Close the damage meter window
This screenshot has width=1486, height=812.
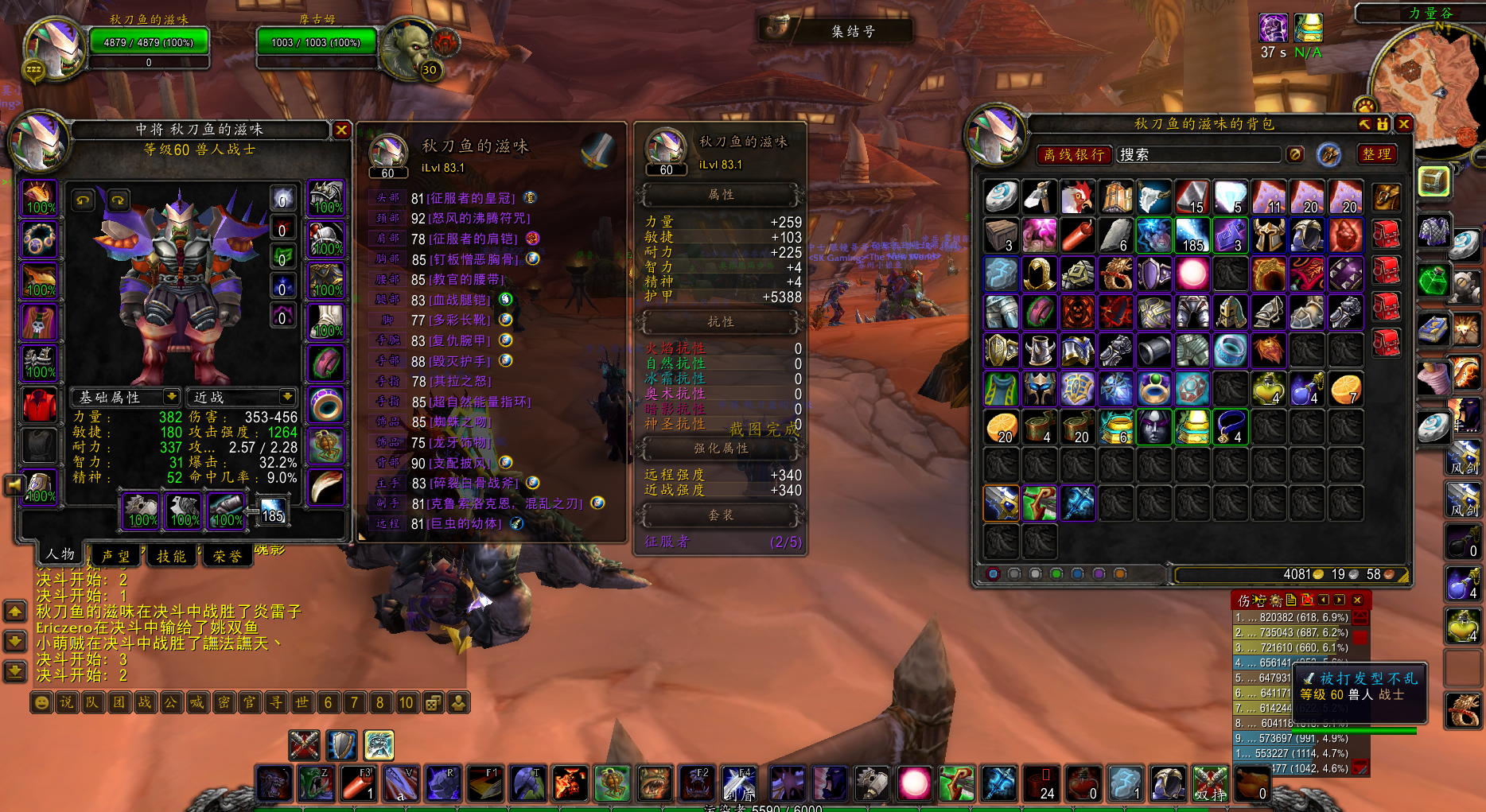1357,600
